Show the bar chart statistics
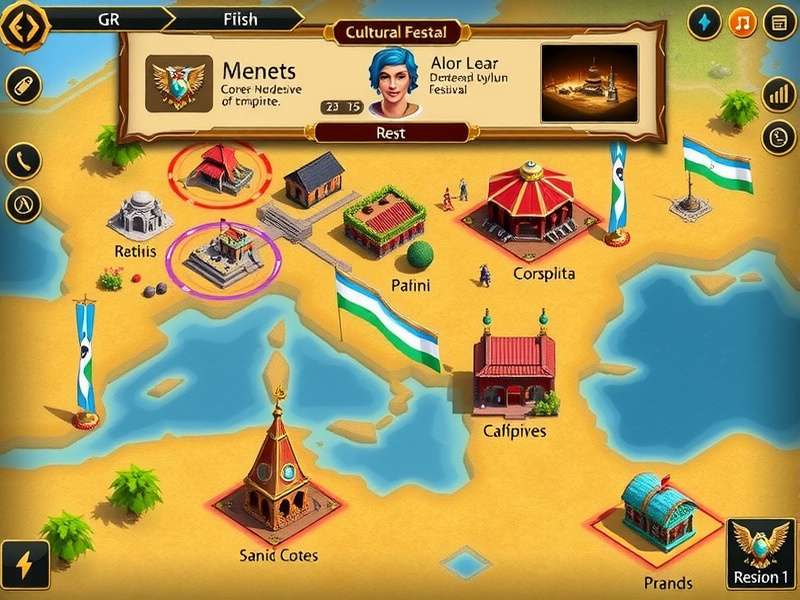 click(778, 95)
